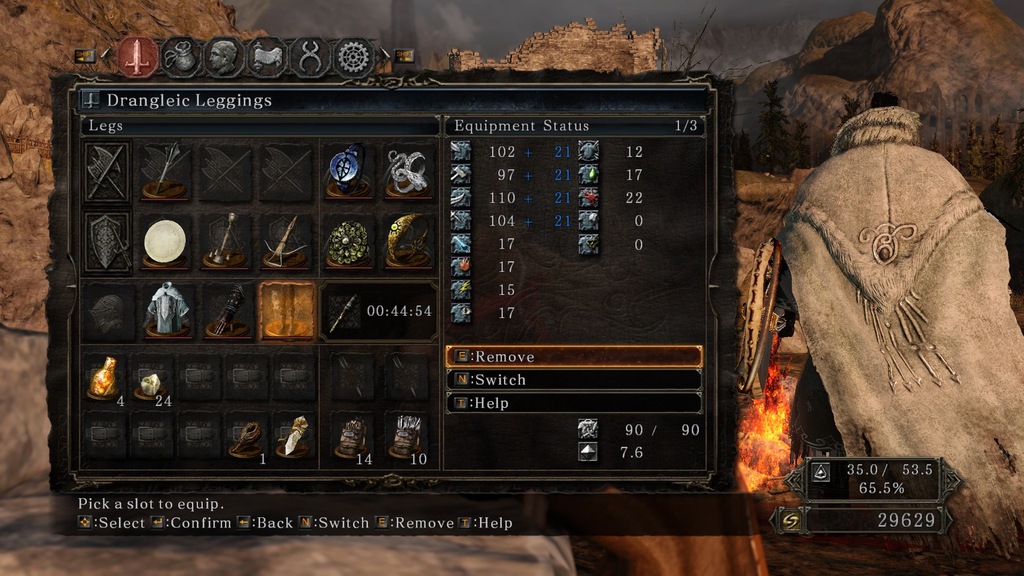Select the scroll messages tab

coord(267,57)
